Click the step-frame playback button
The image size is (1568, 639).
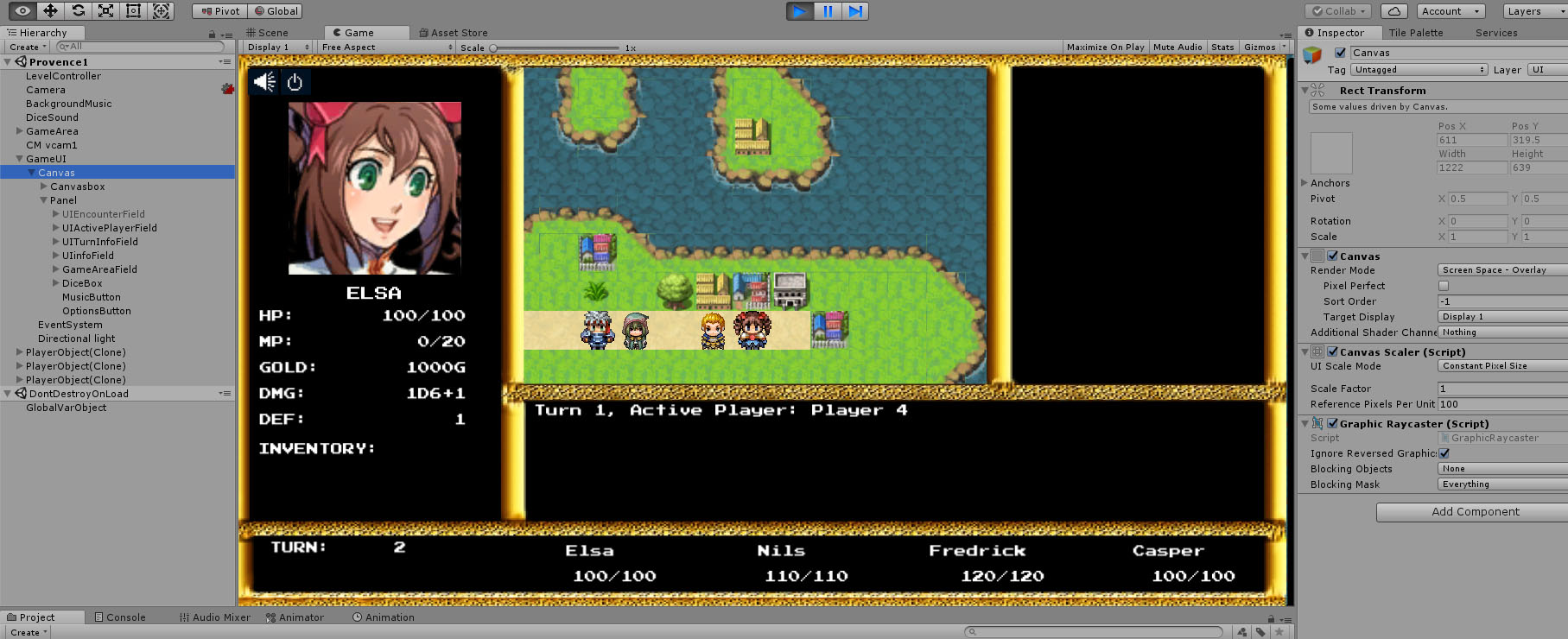[x=856, y=11]
